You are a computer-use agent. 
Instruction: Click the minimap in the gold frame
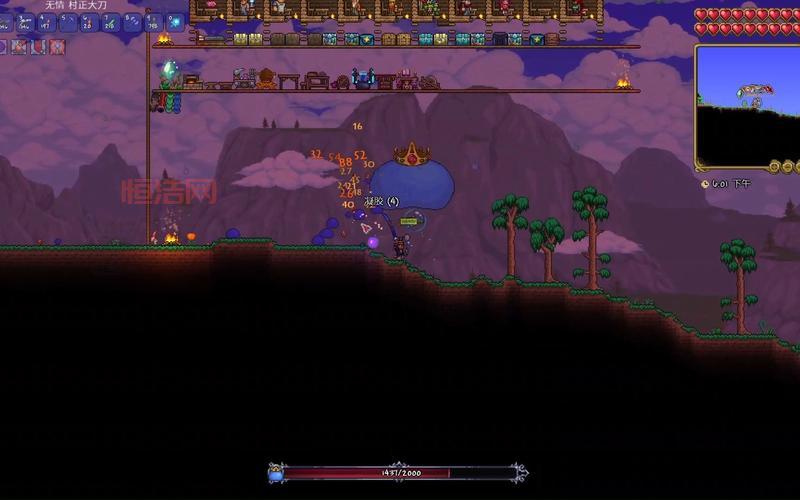tap(747, 105)
